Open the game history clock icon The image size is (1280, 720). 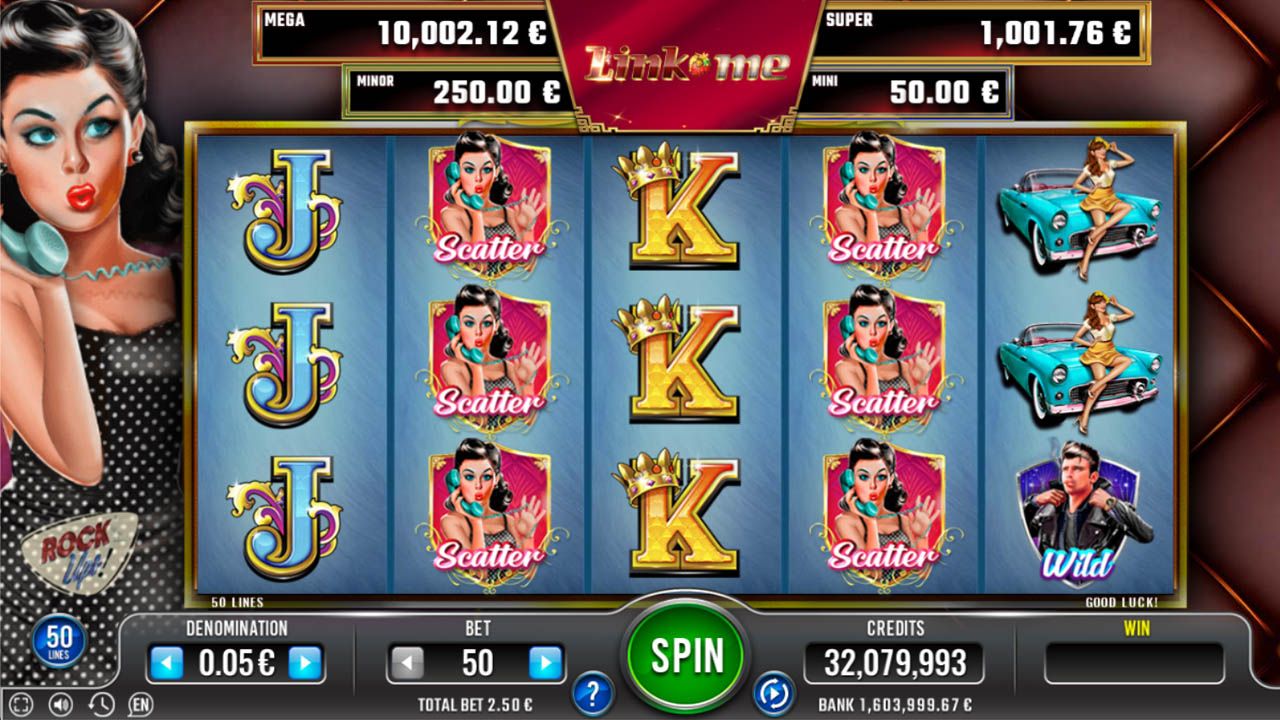point(100,704)
